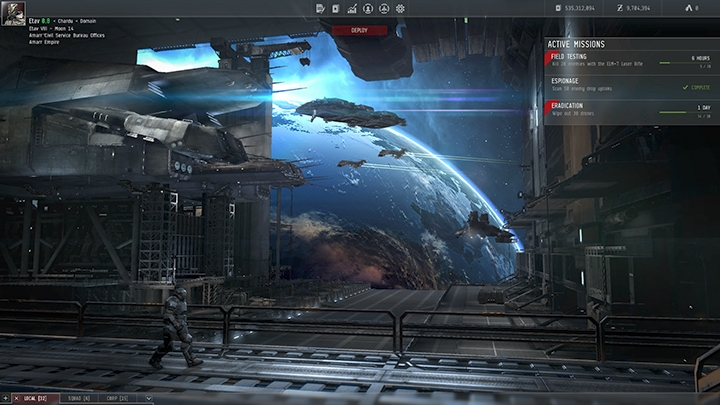Add a new chat channel with plus button

tap(5, 398)
